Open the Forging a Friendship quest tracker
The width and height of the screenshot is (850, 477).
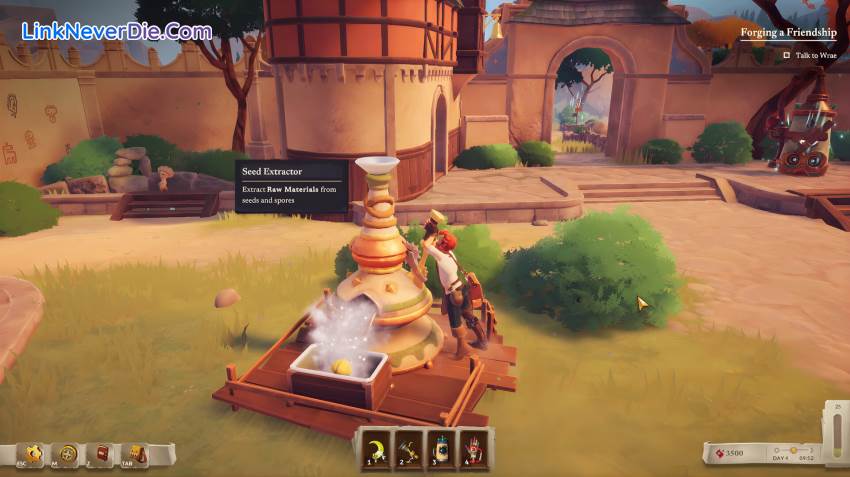pyautogui.click(x=788, y=33)
